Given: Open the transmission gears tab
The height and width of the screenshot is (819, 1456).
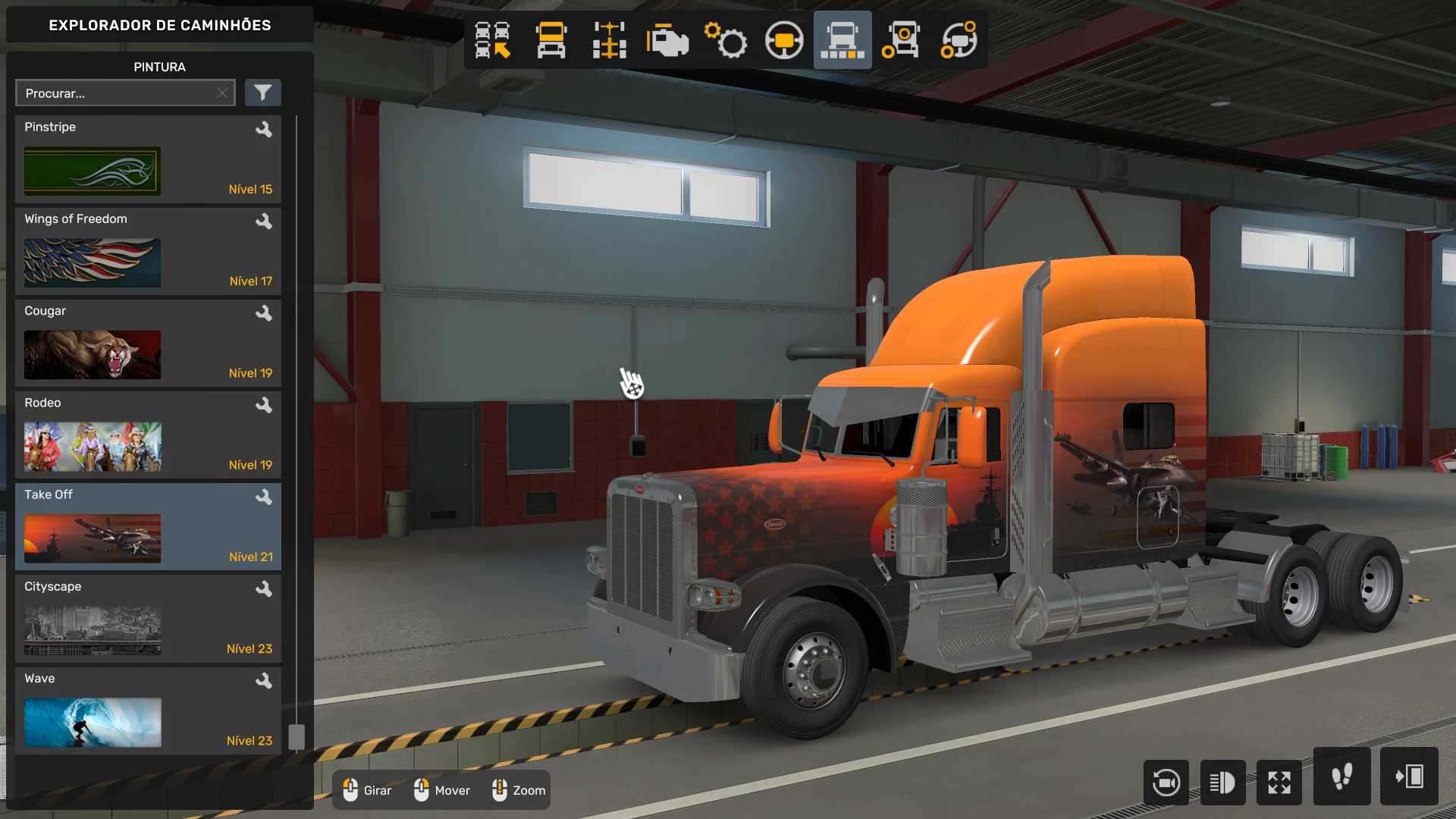Looking at the screenshot, I should point(726,40).
